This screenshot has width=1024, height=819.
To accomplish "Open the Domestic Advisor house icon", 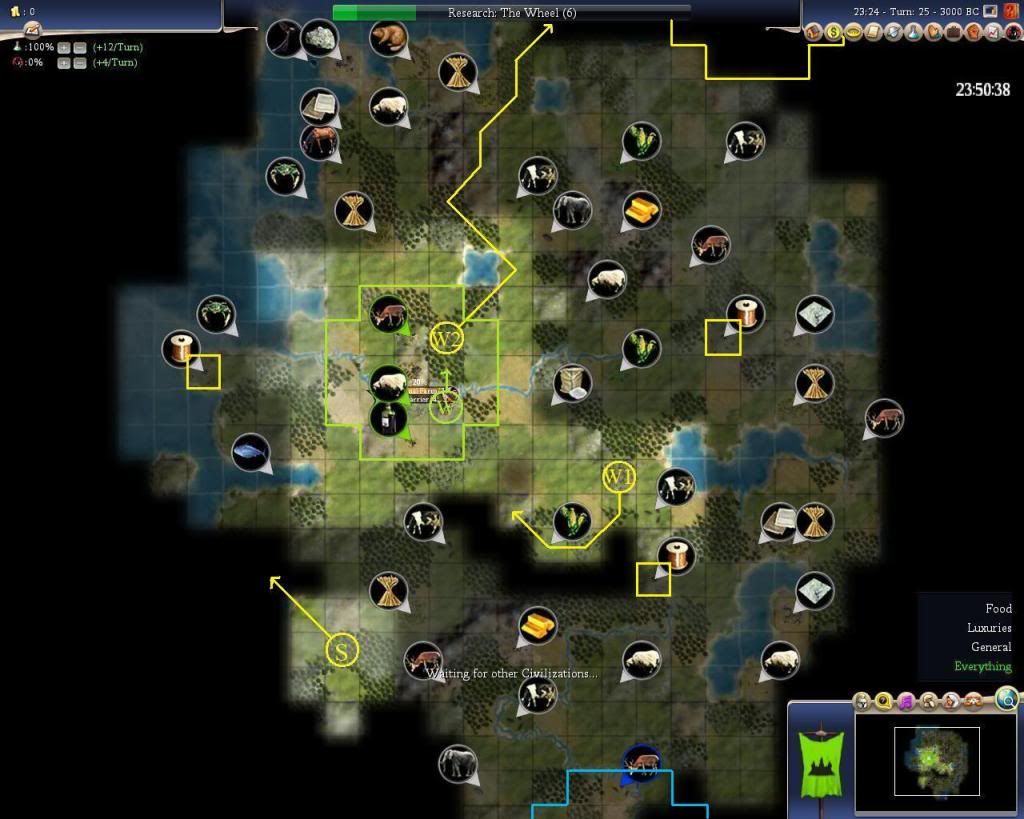I will point(814,33).
